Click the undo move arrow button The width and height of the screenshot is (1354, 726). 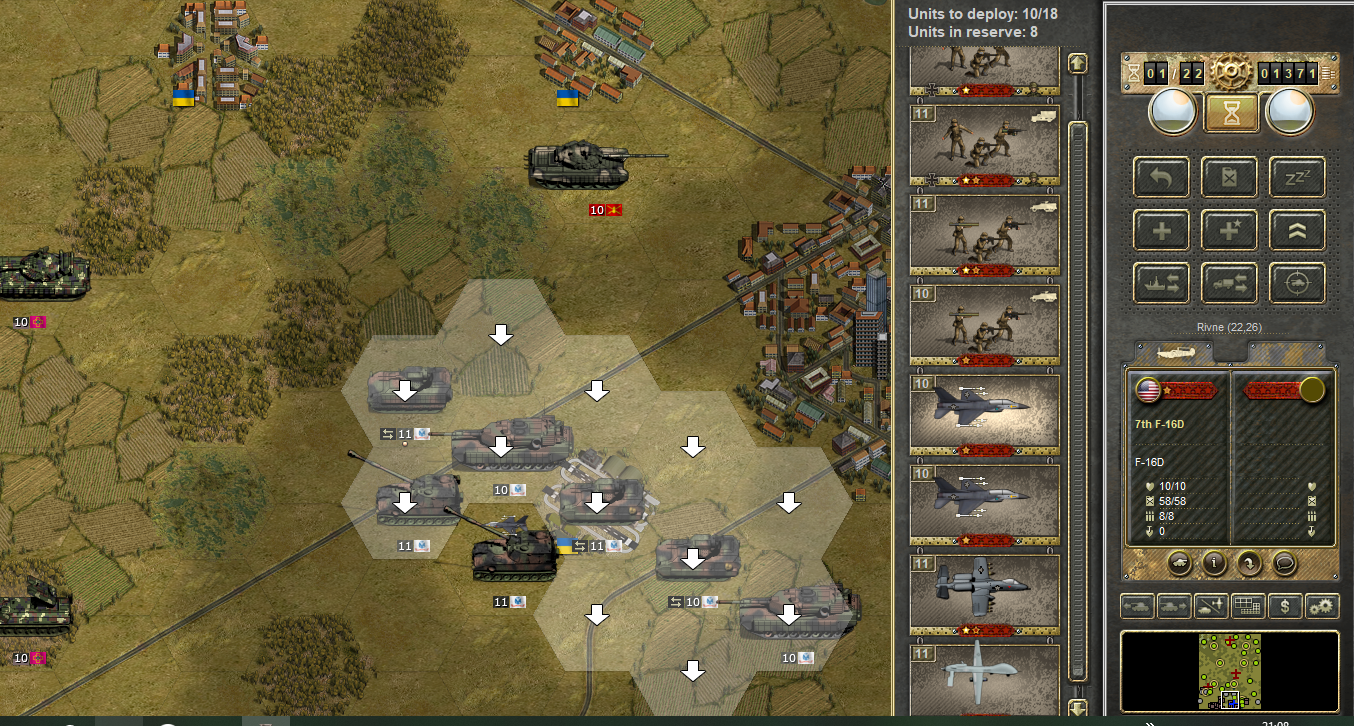[1160, 177]
